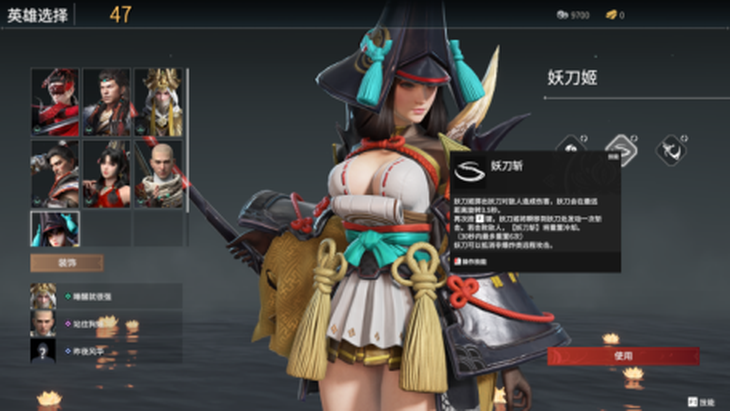
Task: Select the second teammate row with bald avatar
Action: click(106, 324)
